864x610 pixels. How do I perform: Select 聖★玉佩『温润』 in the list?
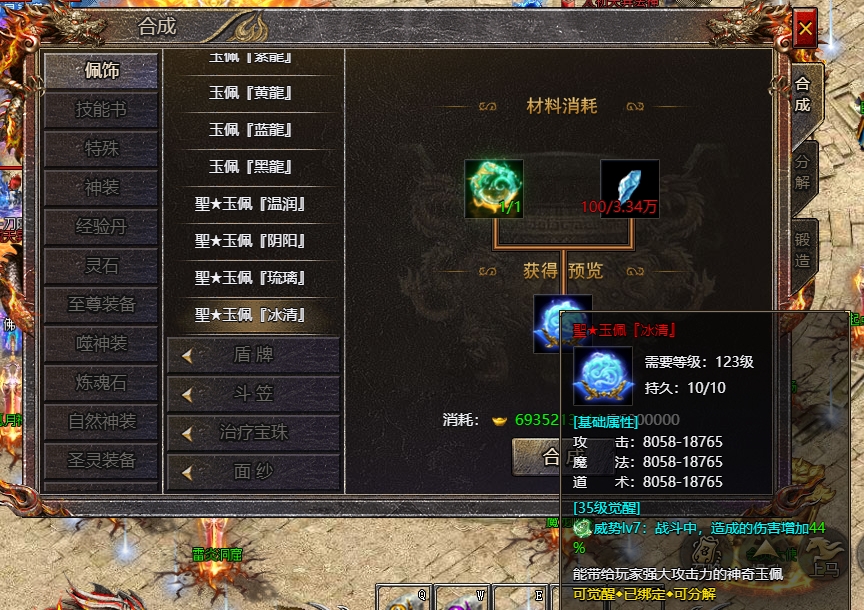point(250,204)
